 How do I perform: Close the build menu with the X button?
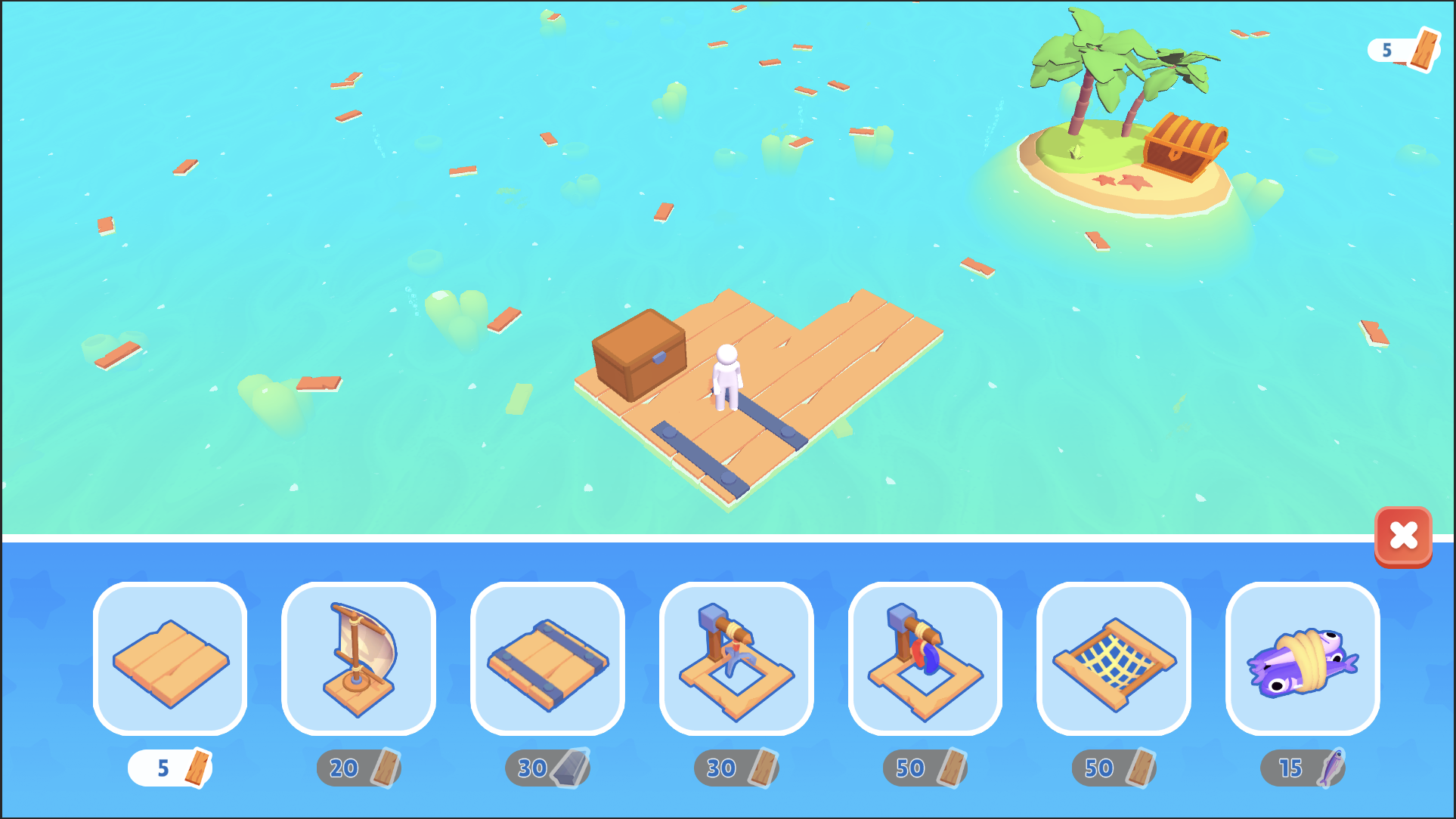pos(1404,536)
